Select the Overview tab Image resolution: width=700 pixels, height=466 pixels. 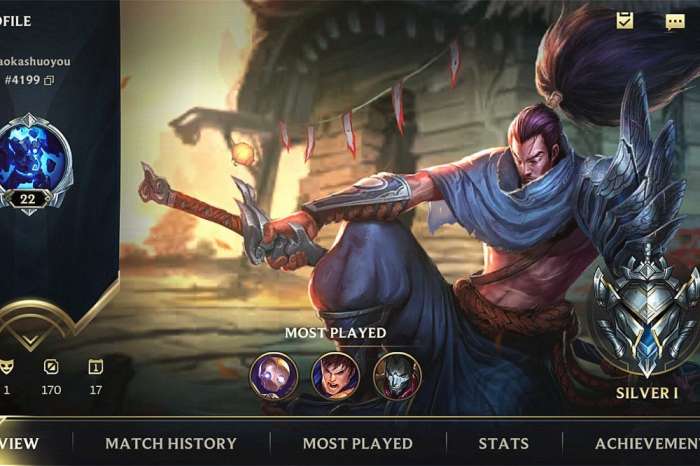[20, 443]
